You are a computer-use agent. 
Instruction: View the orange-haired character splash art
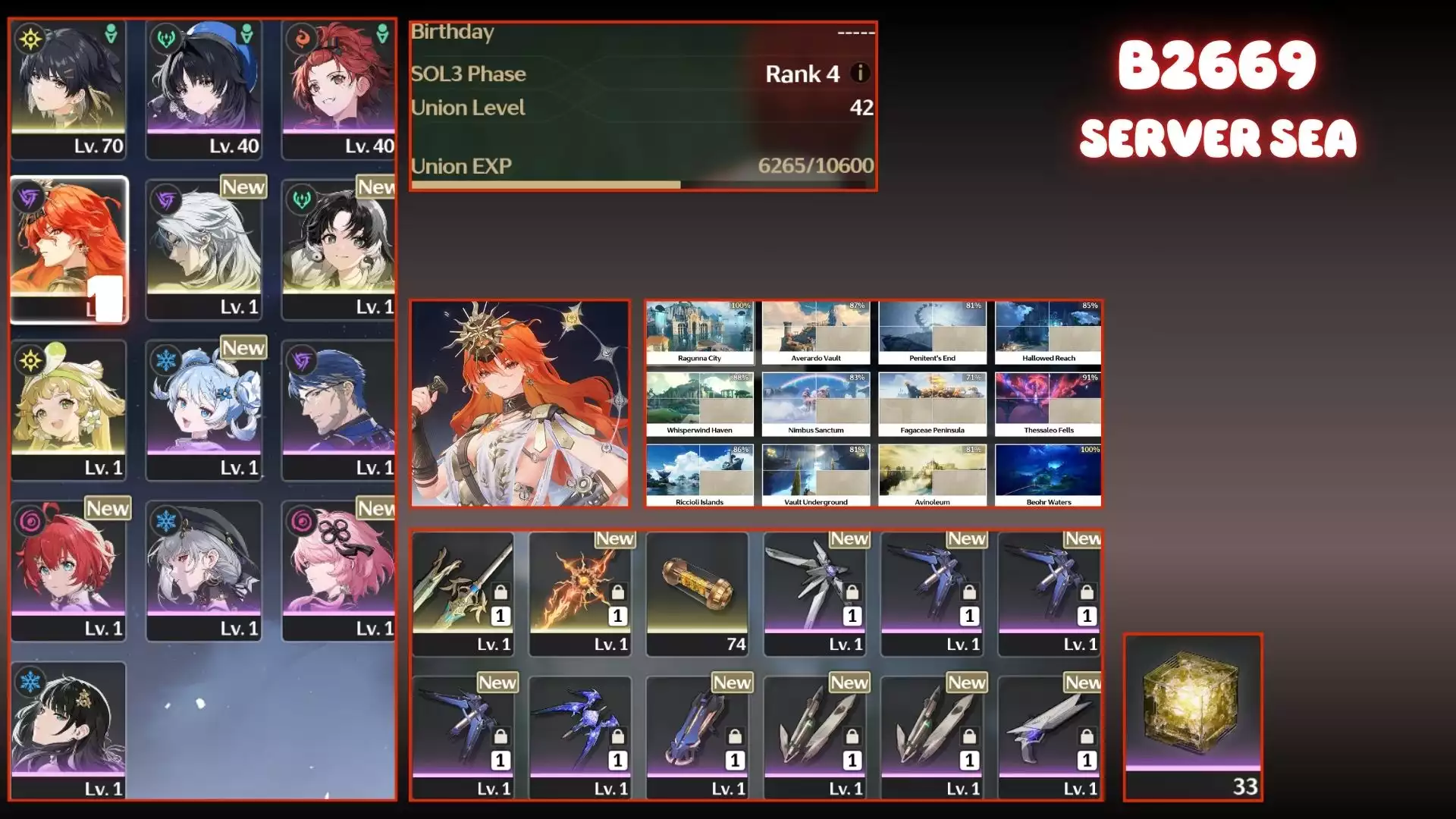pos(520,403)
